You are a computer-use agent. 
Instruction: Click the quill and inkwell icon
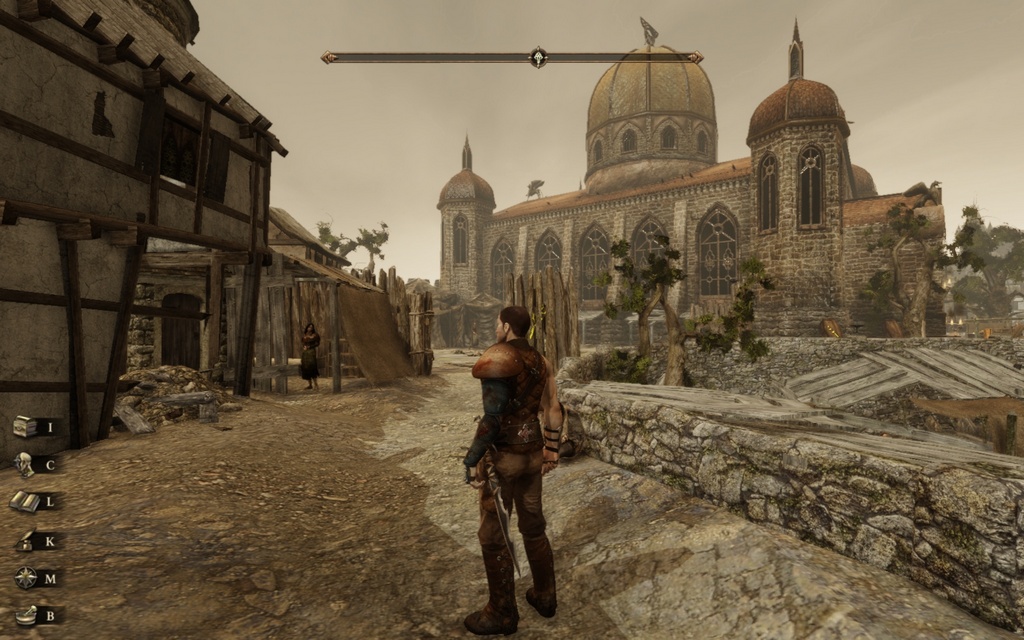click(x=25, y=541)
